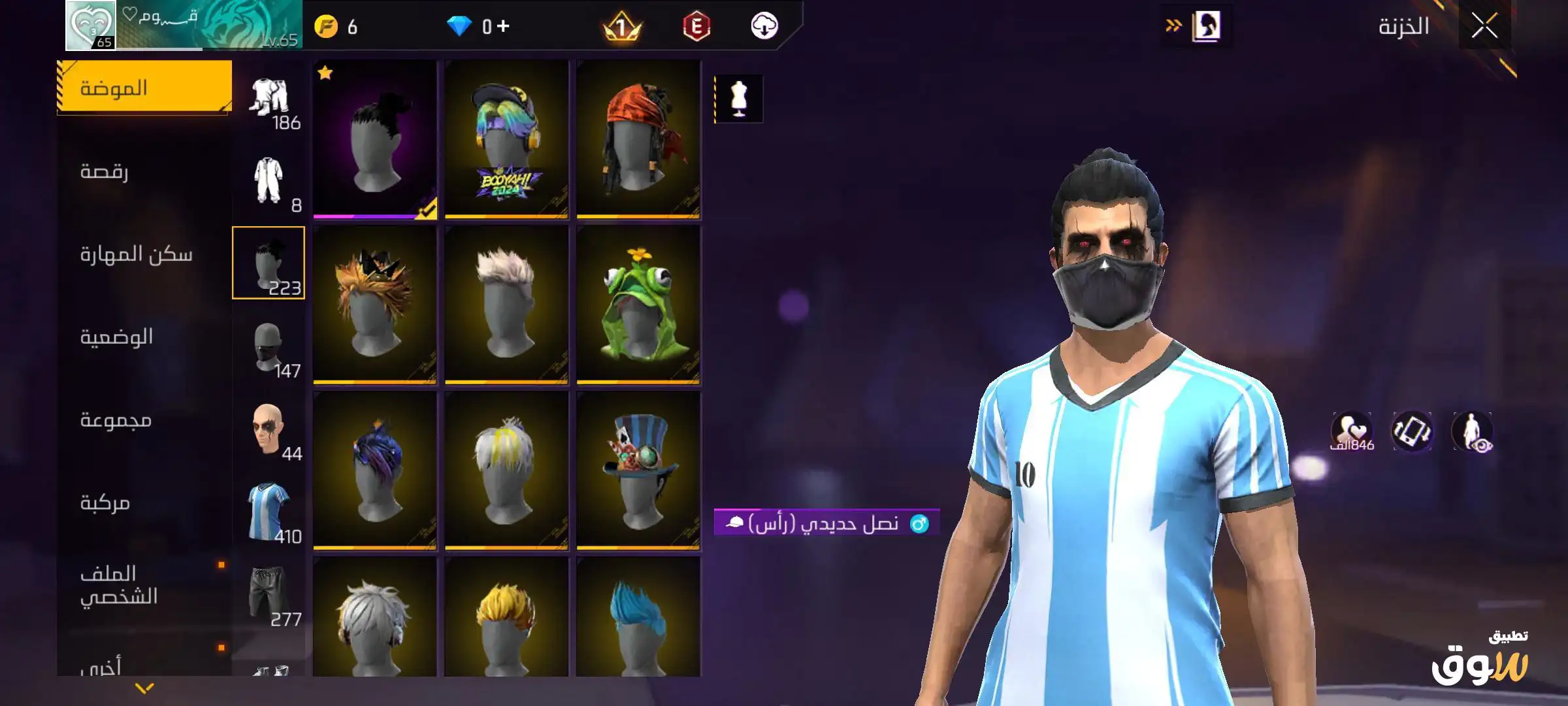Open the mannequin preset outfit button
Screen dimensions: 1568x706
(739, 99)
